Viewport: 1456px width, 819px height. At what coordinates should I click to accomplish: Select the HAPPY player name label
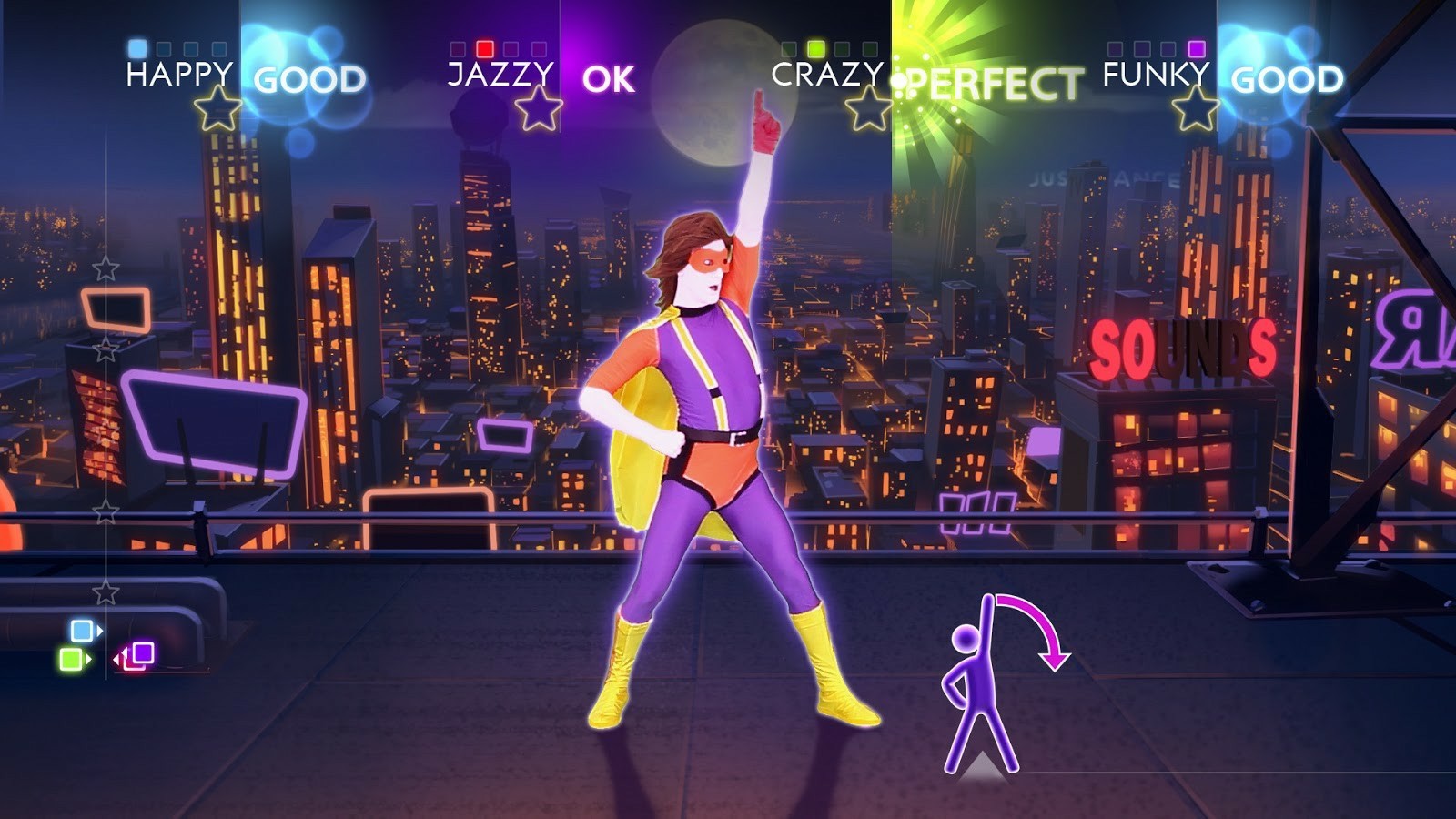click(x=178, y=78)
